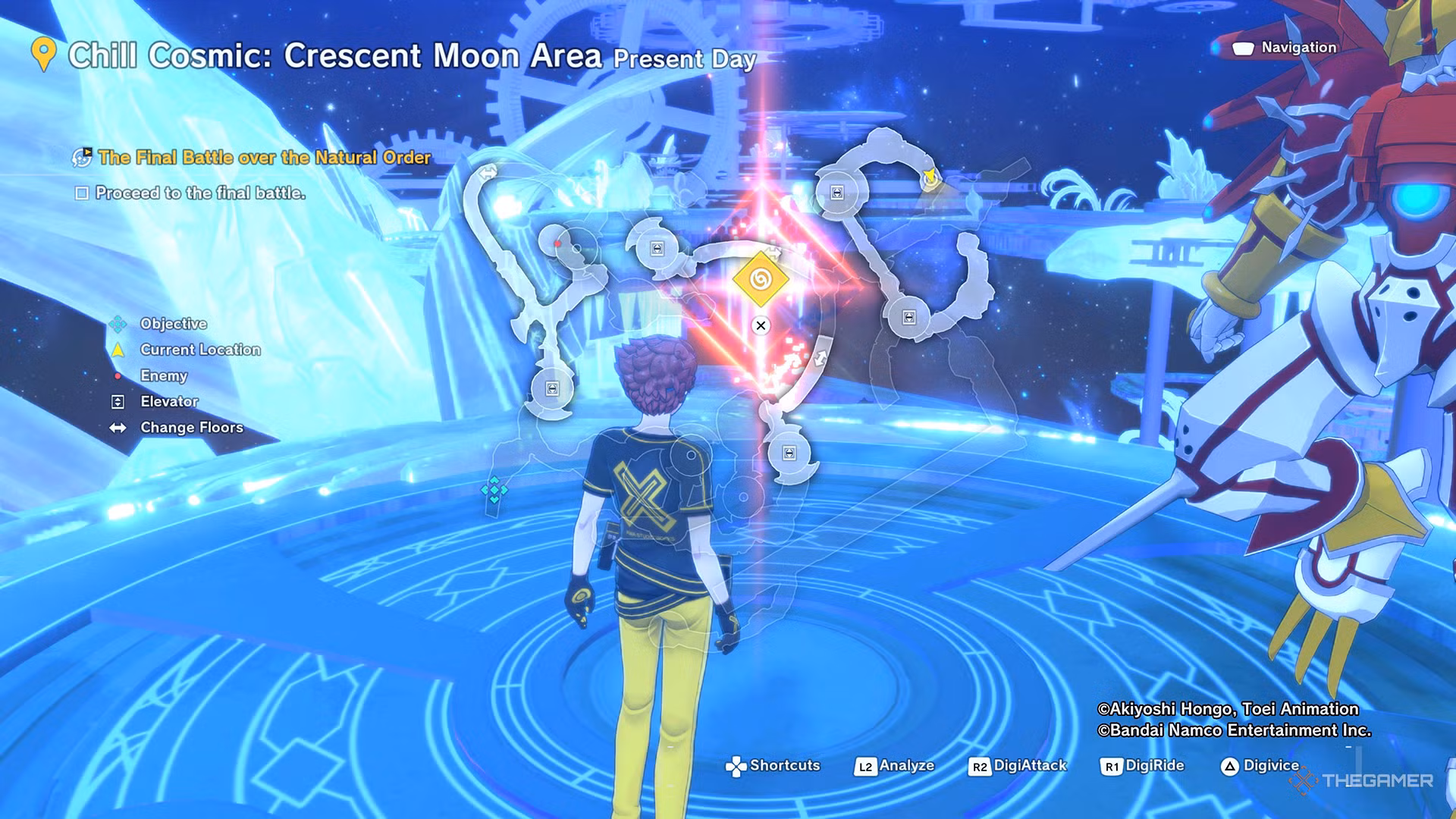Screen dimensions: 1456x819
Task: Click the red enemy dot on the map
Action: 558,243
